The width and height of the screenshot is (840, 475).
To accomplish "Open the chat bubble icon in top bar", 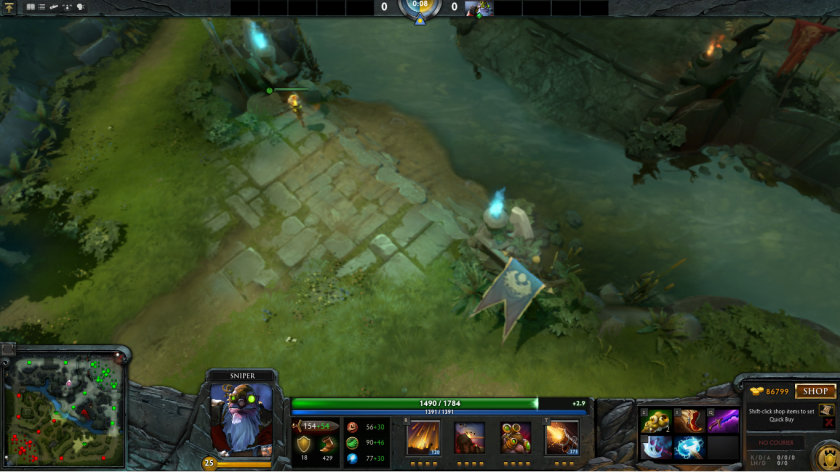I will point(80,7).
